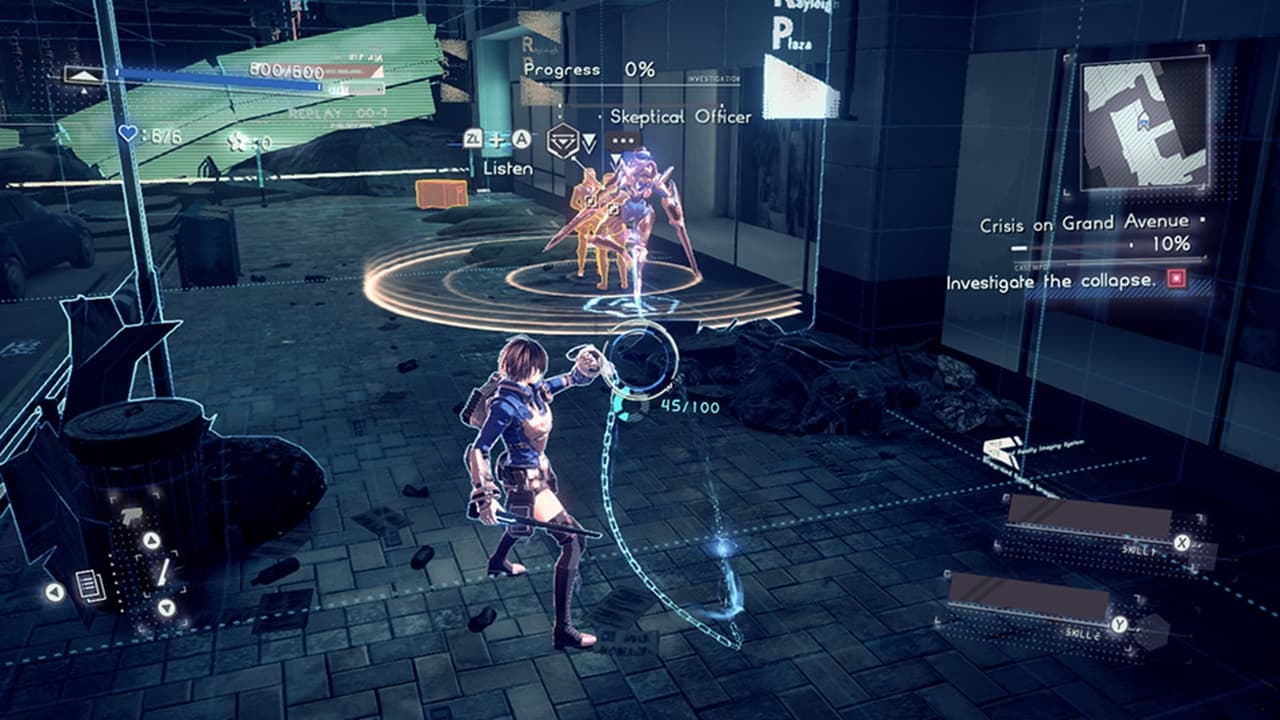Open the case files document icon
Image resolution: width=1280 pixels, height=720 pixels.
click(x=90, y=586)
